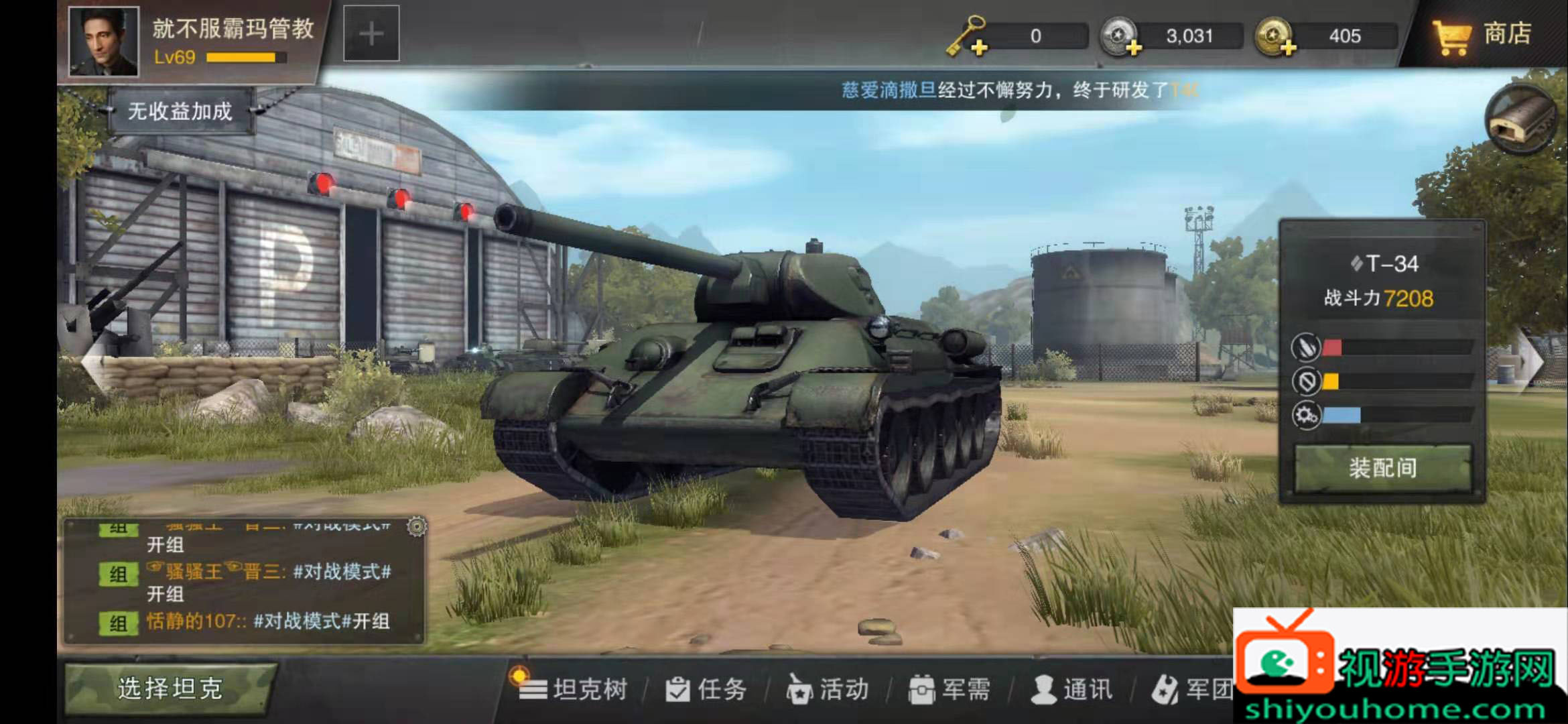Open the team chat message box
Viewport: 1568px width, 724px height.
[245, 583]
